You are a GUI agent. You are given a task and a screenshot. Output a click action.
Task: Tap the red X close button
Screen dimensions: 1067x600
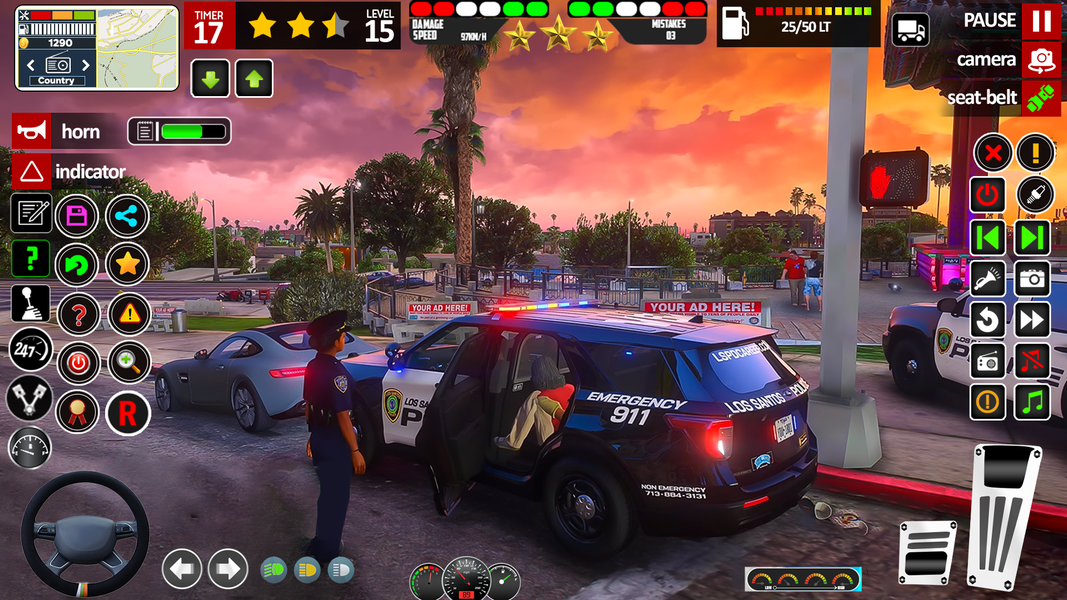(992, 153)
